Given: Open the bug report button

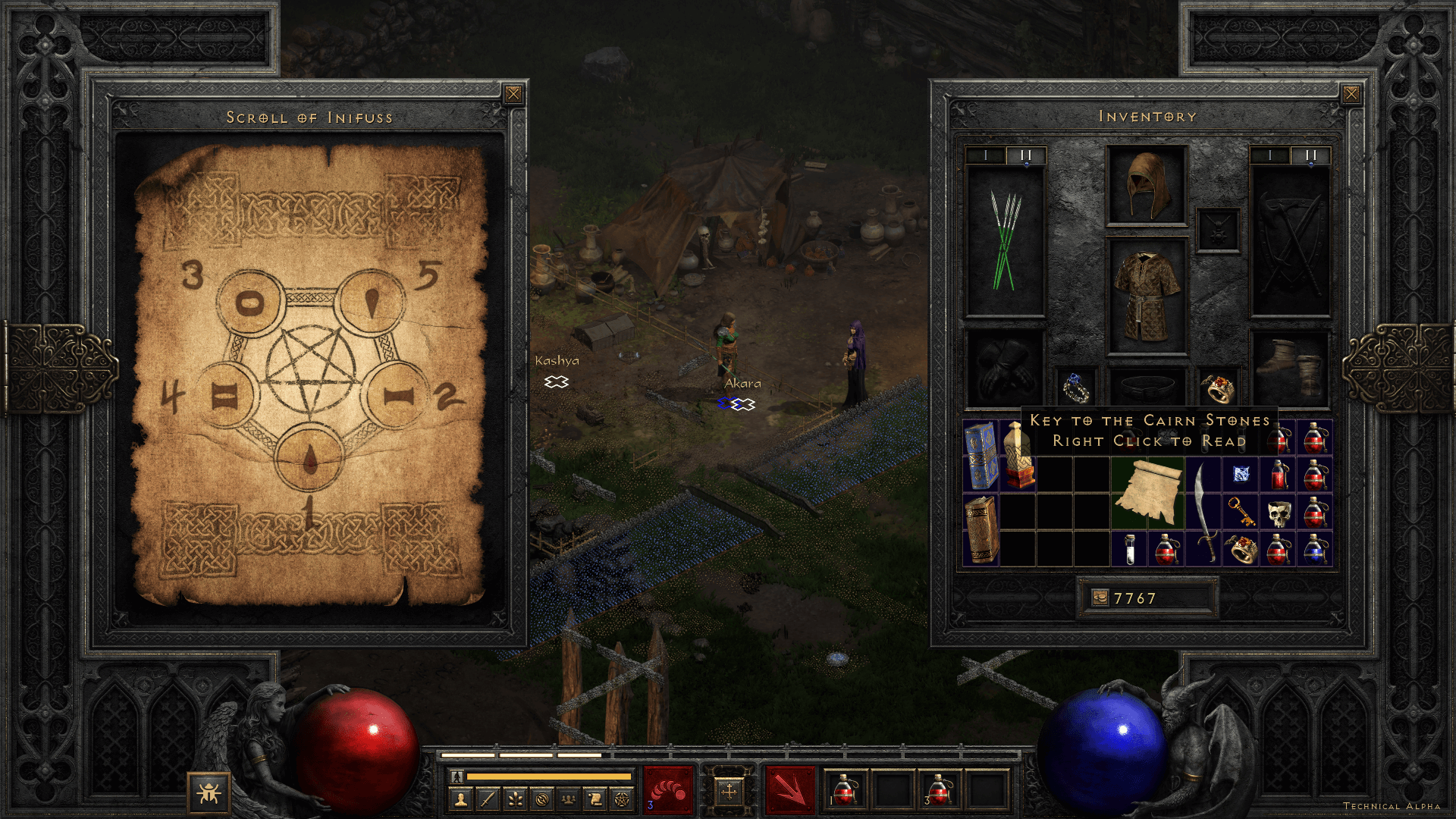Looking at the screenshot, I should point(208,793).
